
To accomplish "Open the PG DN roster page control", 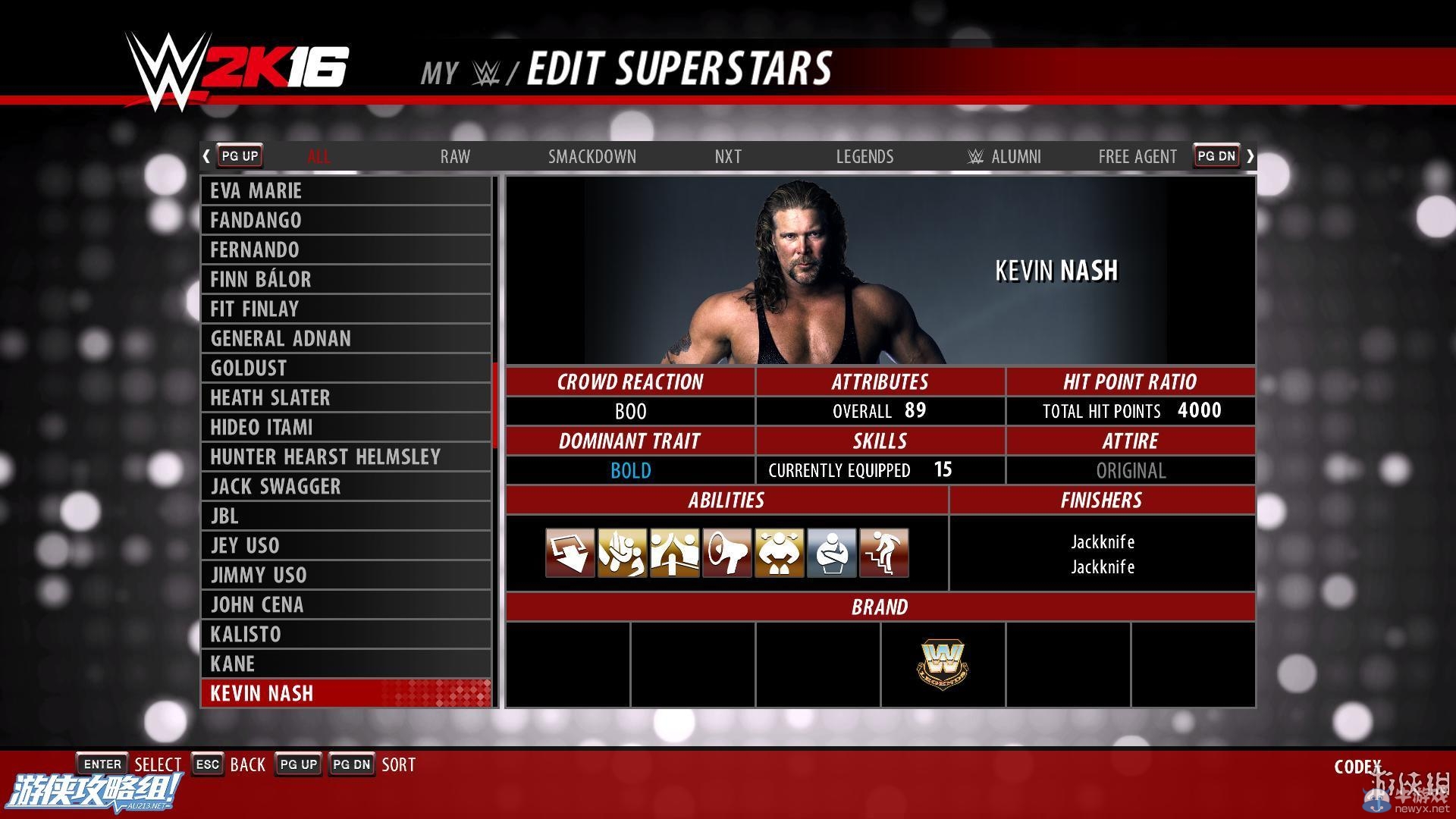I will [x=1216, y=155].
